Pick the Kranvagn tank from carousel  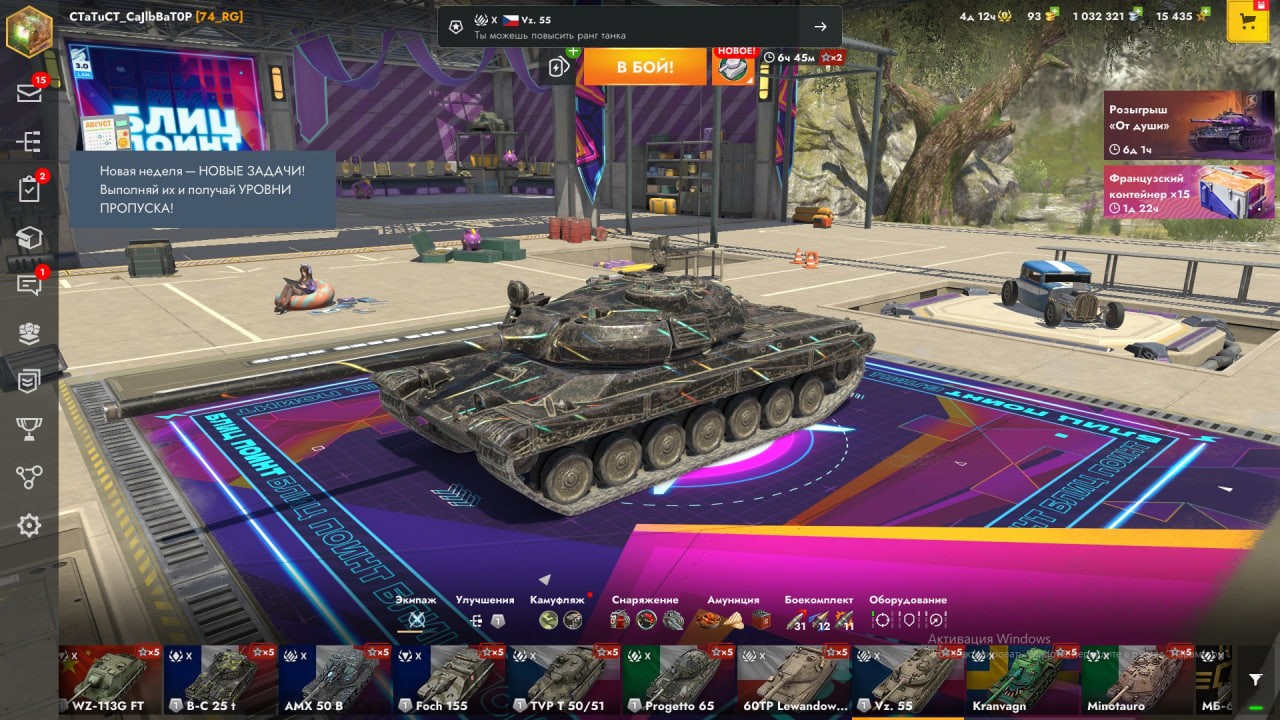(1022, 680)
